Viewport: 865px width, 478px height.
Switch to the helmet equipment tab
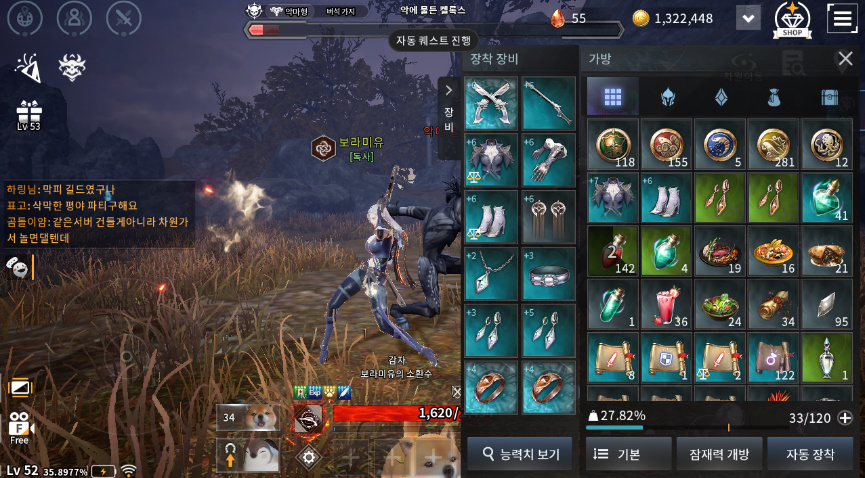666,97
